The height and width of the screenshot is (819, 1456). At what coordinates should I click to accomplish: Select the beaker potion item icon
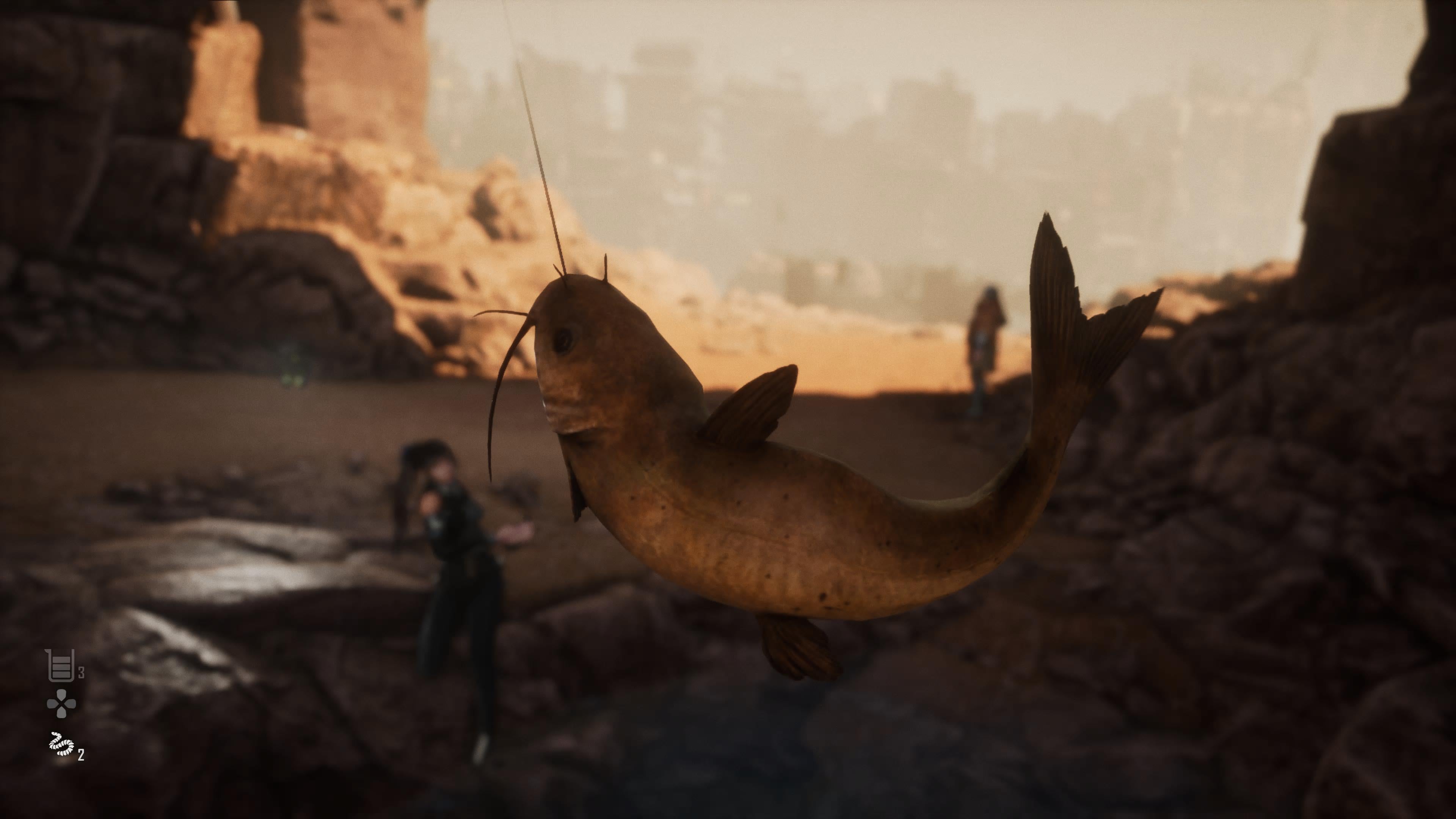[61, 665]
